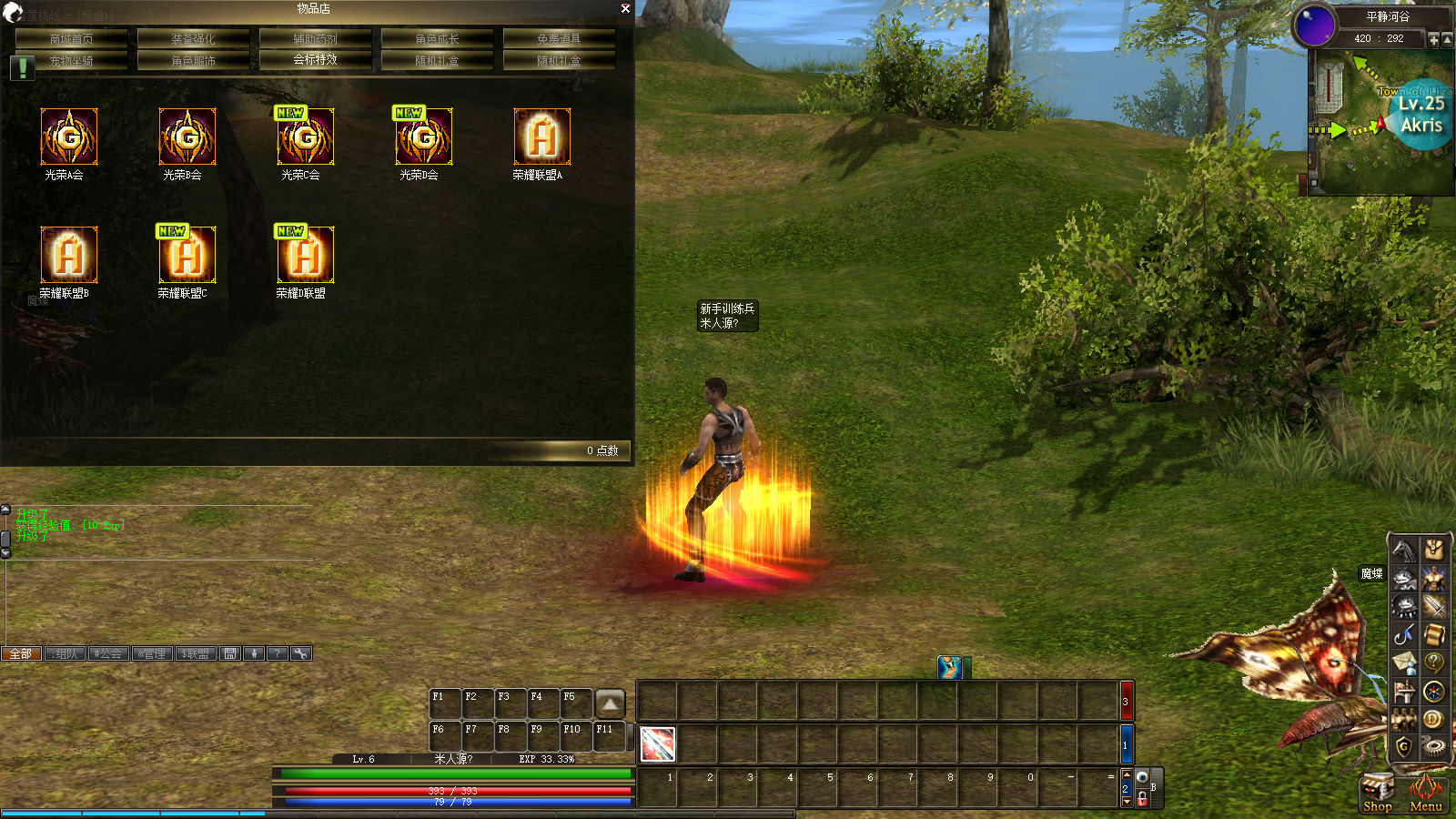This screenshot has height=819, width=1456.
Task: Choose the 荣耀联盟C emblem item
Action: coord(187,256)
